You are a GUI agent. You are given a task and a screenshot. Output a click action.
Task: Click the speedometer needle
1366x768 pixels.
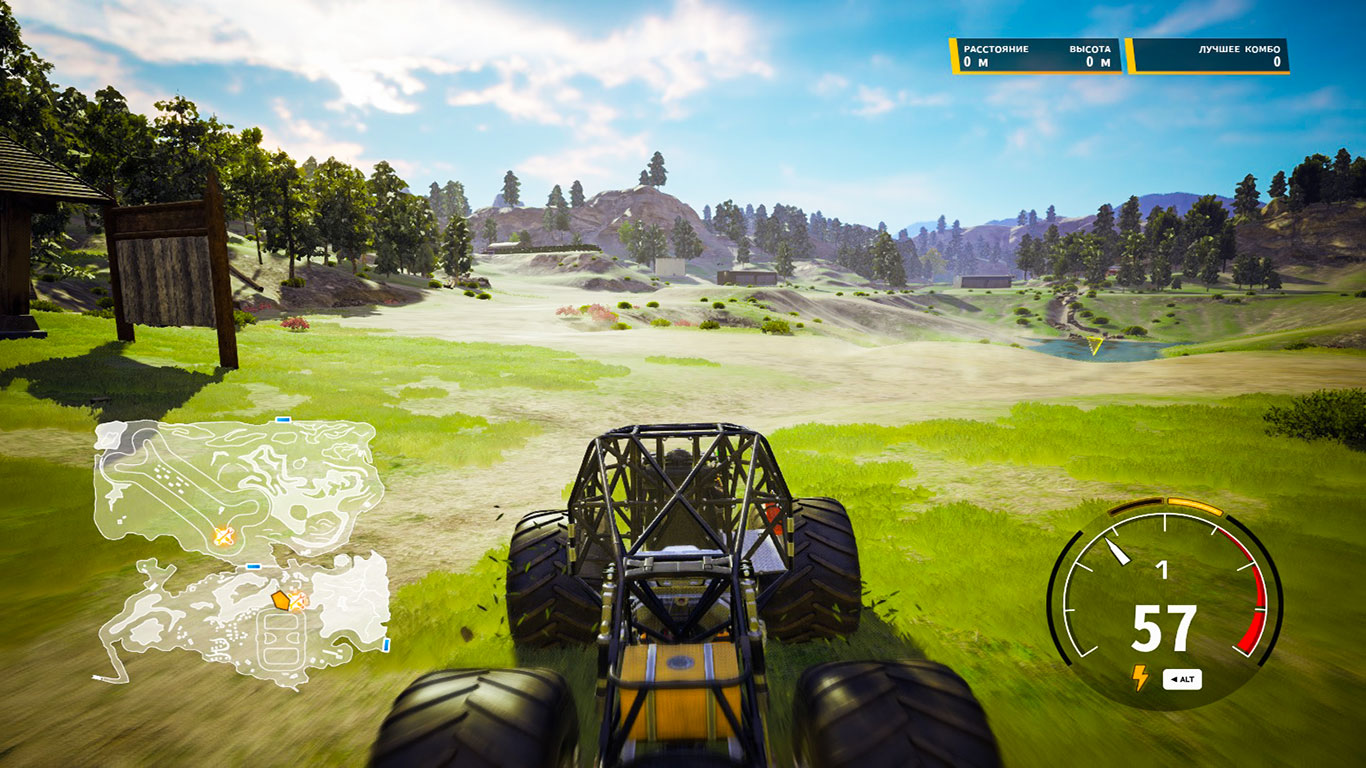pyautogui.click(x=1117, y=549)
